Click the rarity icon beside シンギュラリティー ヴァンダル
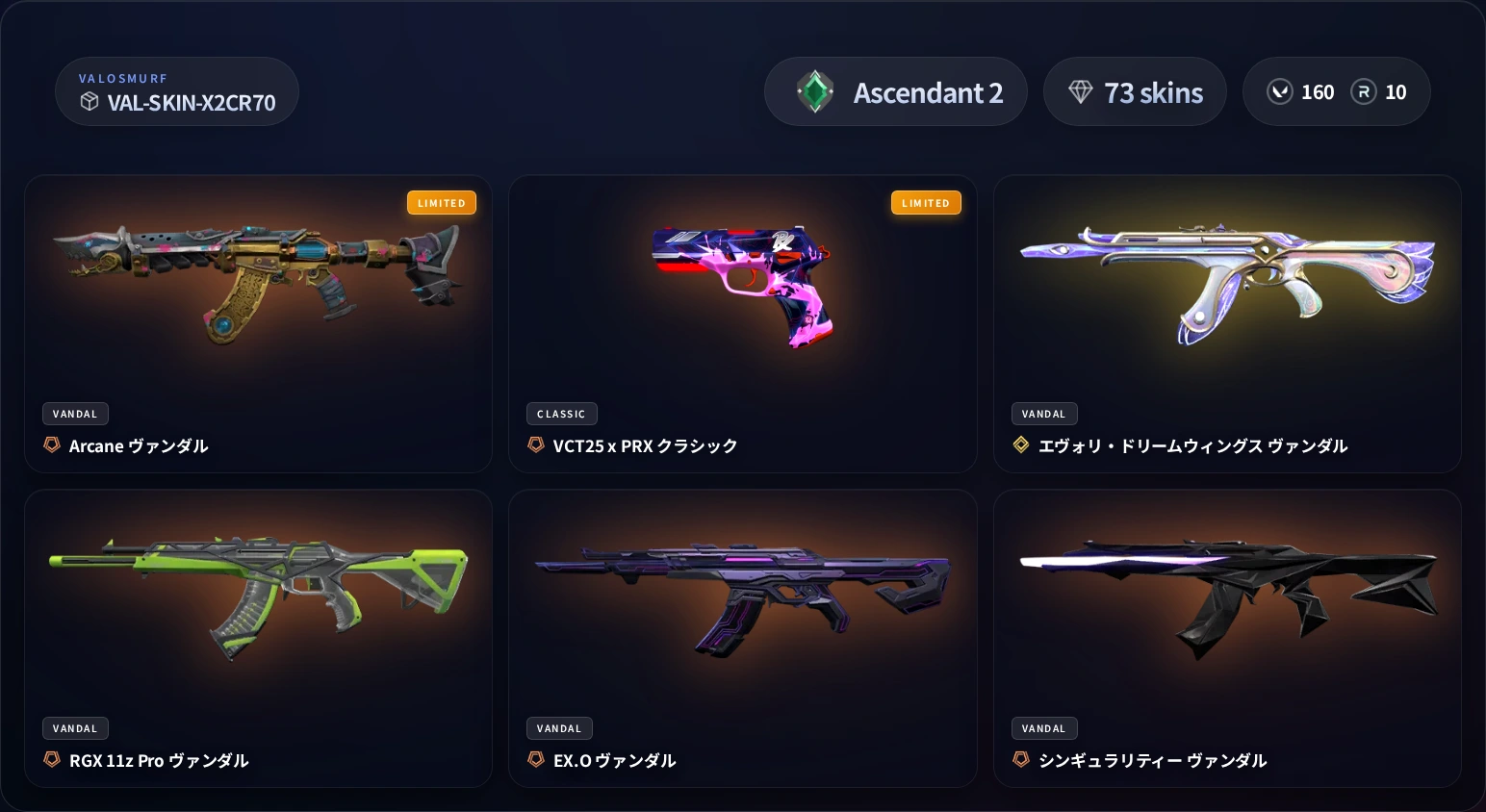Screen dimensions: 1486x812 [1020, 760]
